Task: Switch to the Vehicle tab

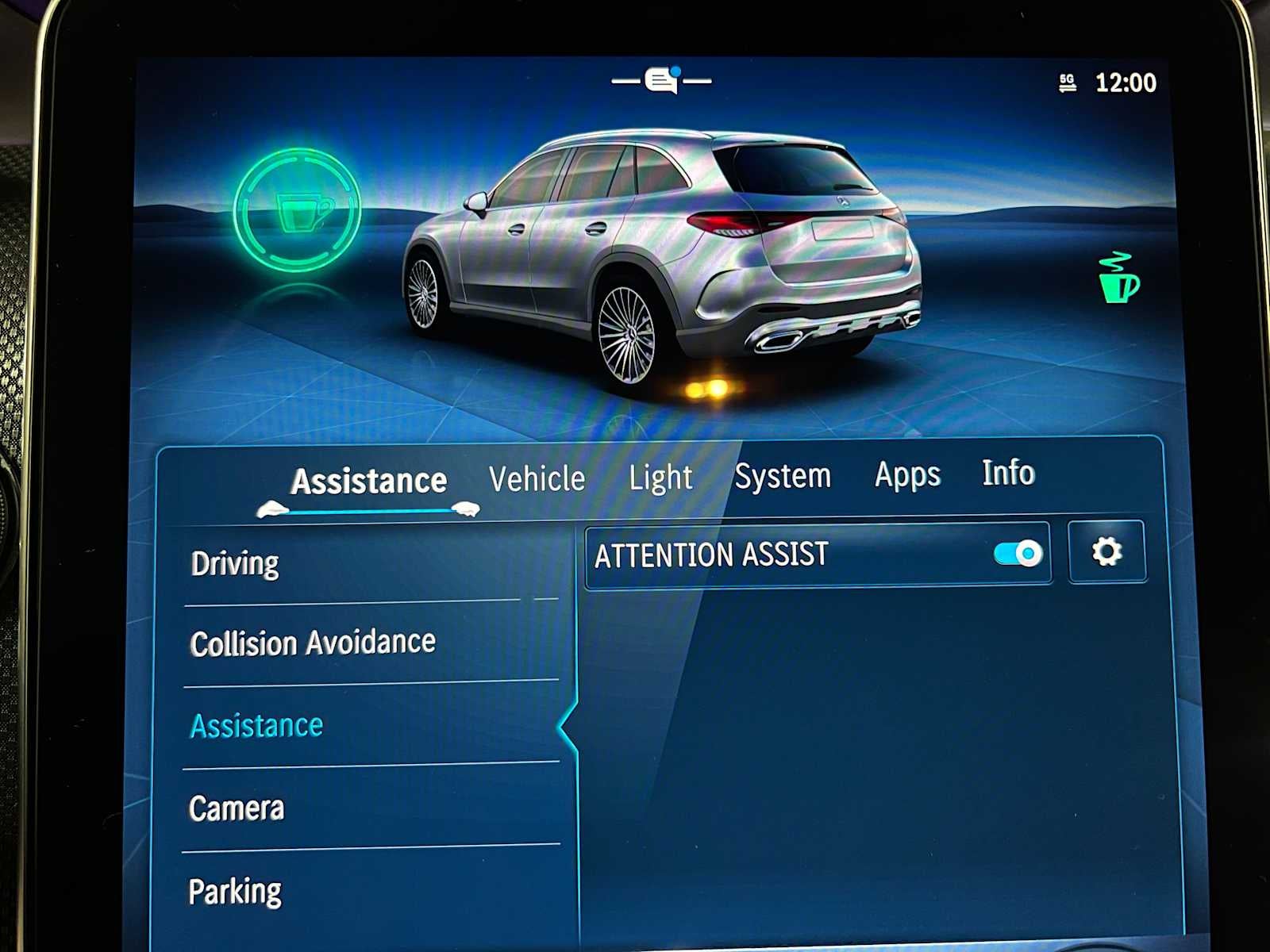Action: pos(537,477)
